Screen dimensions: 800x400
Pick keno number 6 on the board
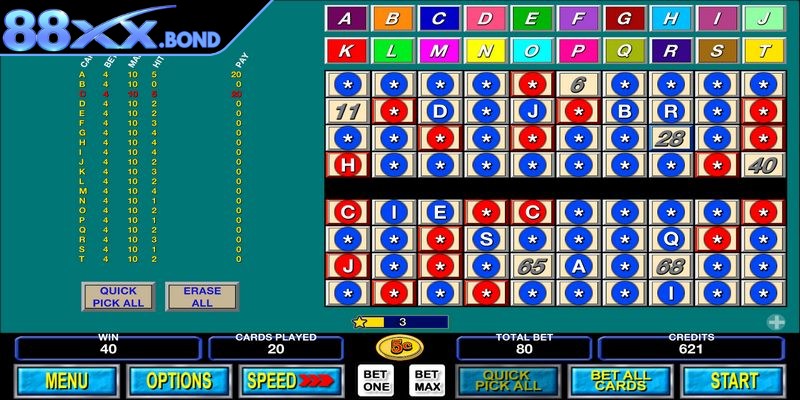[x=578, y=84]
